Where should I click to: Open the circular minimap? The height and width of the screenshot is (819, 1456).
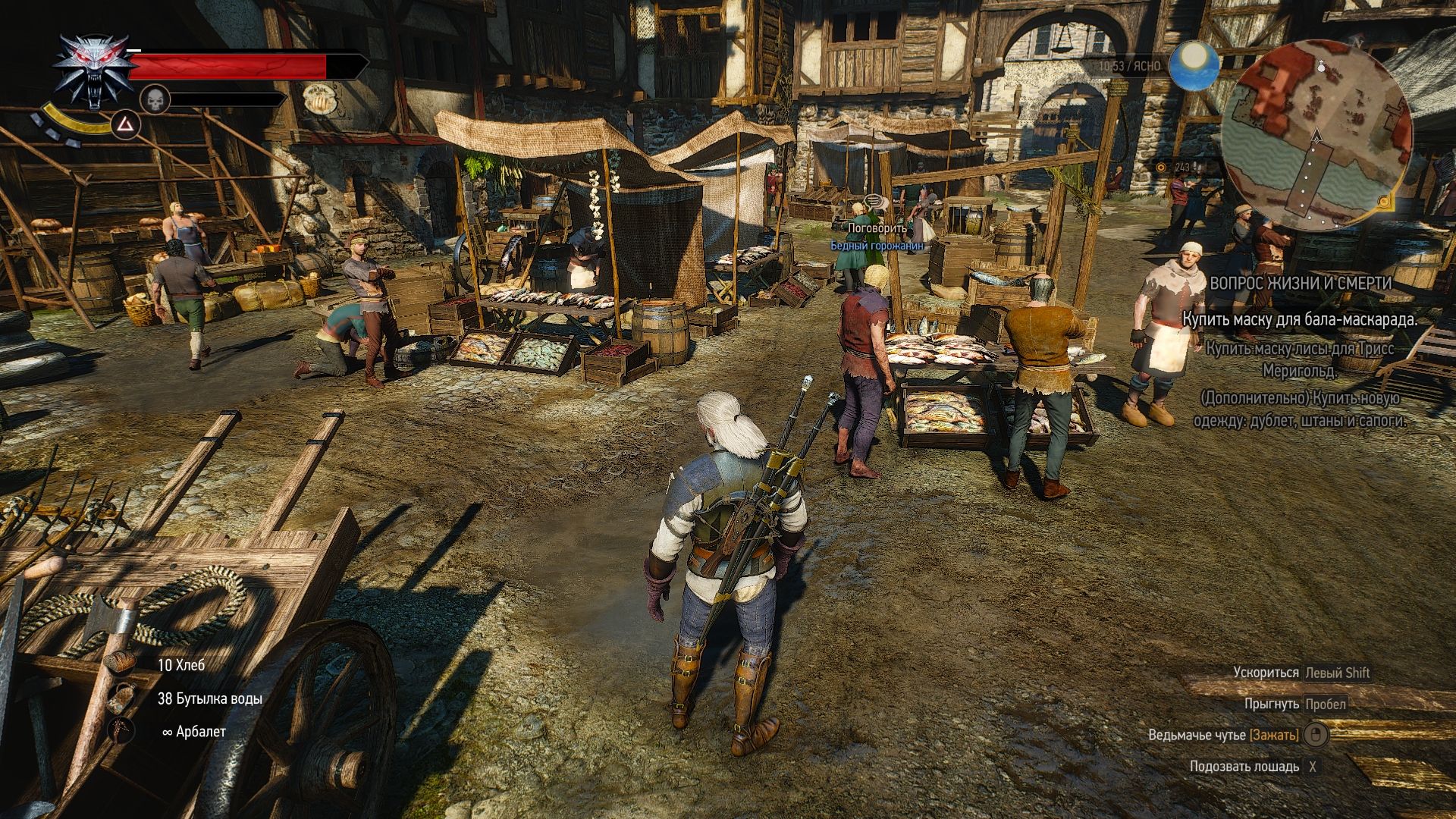(x=1318, y=136)
